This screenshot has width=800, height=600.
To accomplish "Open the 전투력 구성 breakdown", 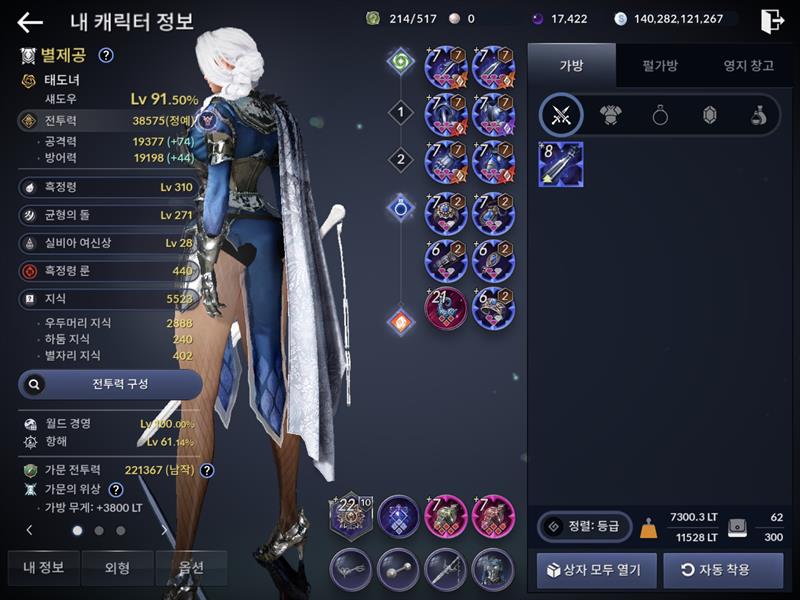I will [110, 383].
